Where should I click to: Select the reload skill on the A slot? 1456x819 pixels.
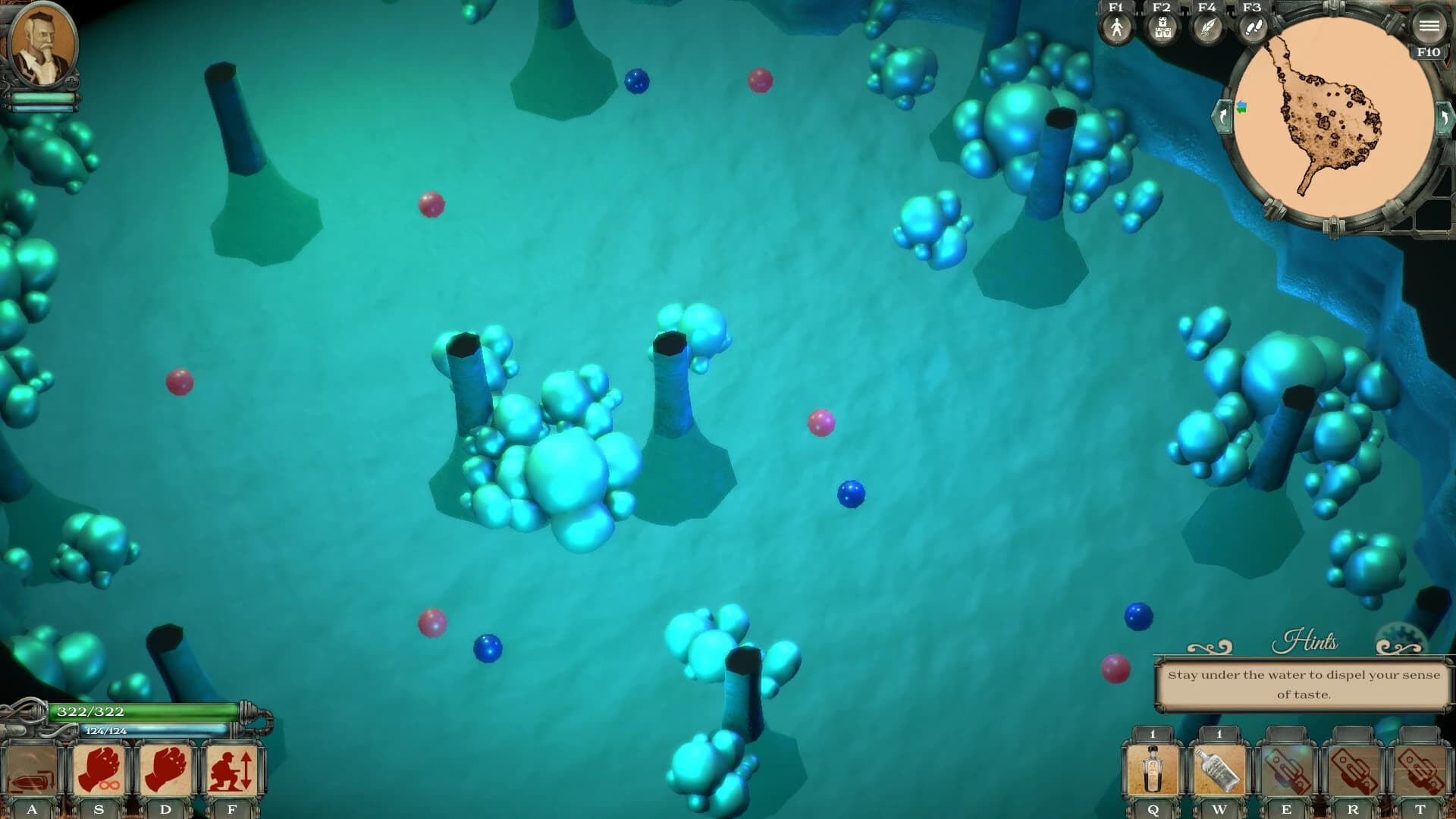(x=32, y=768)
